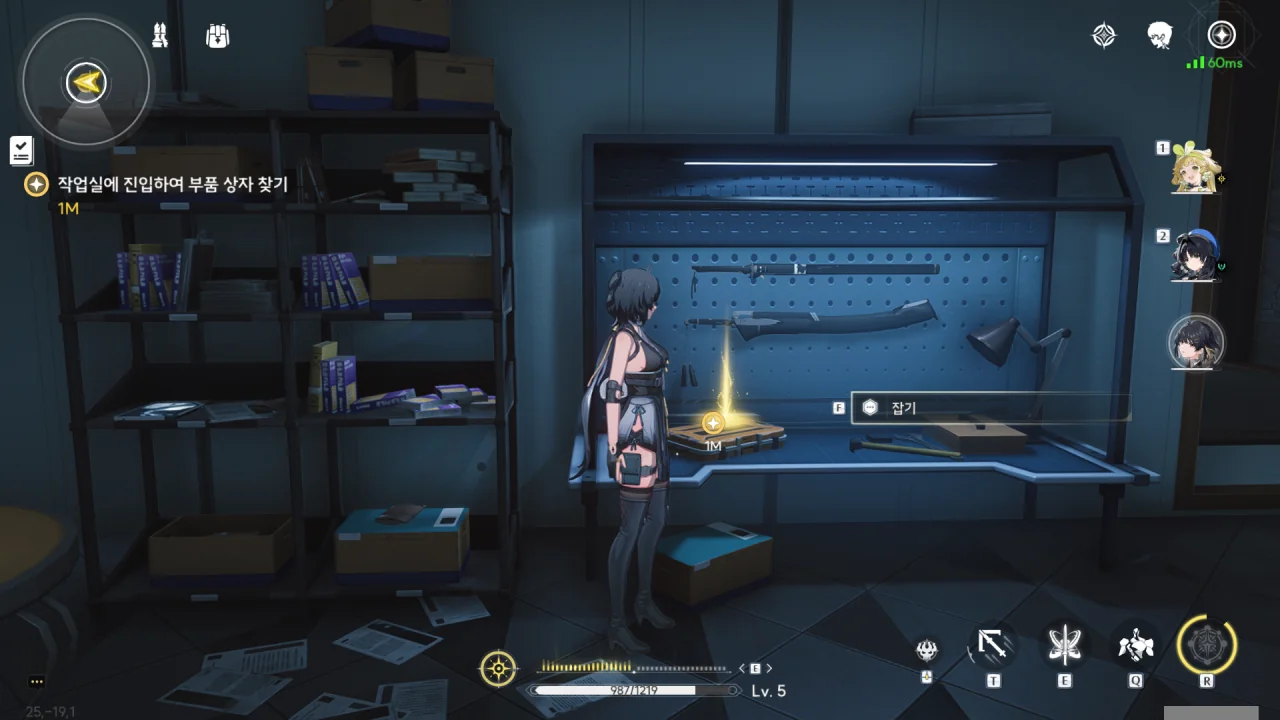
Task: Use the arrow-shot skill icon
Action: pos(993,646)
